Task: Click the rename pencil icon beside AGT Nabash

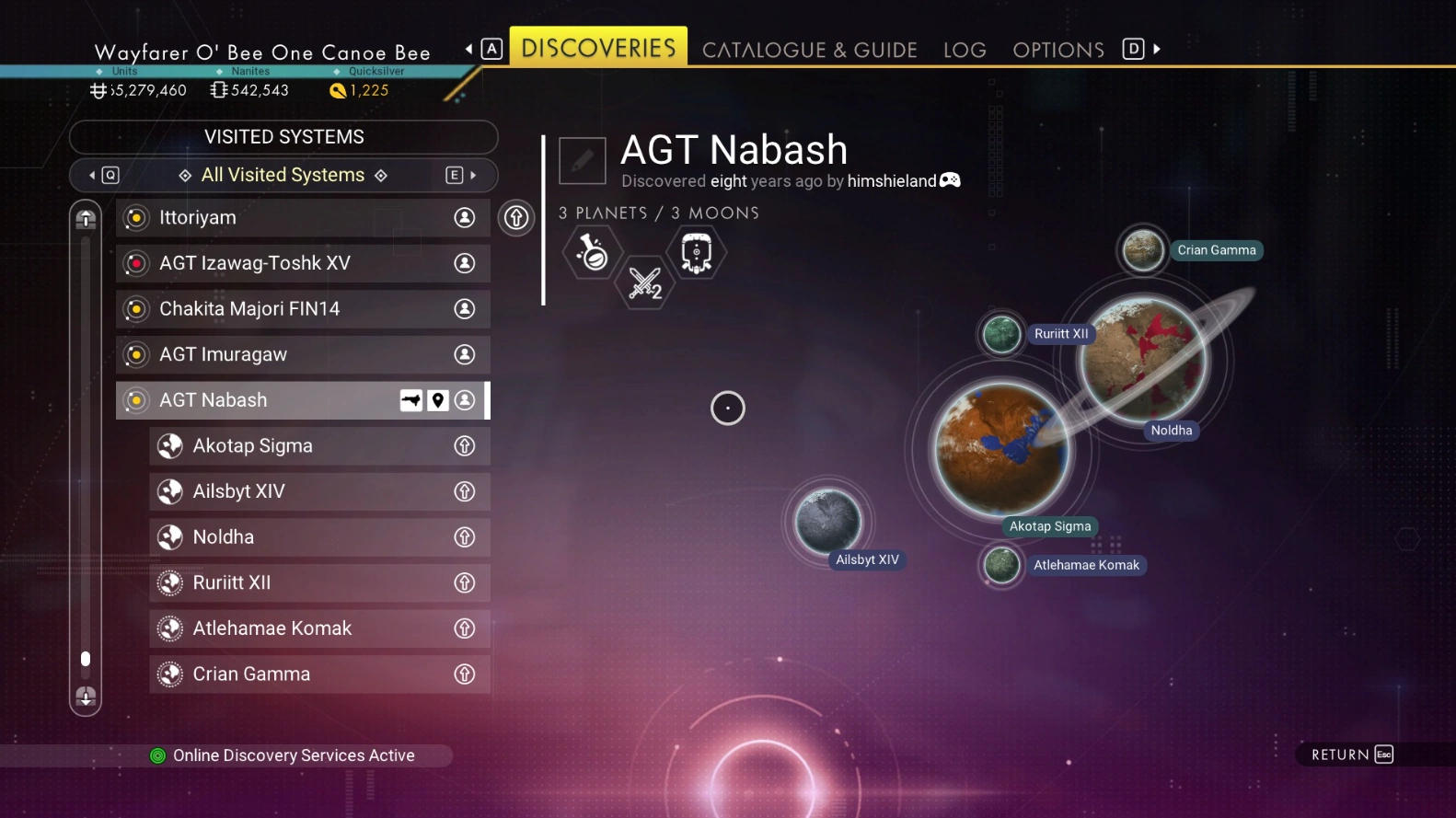Action: 583,161
